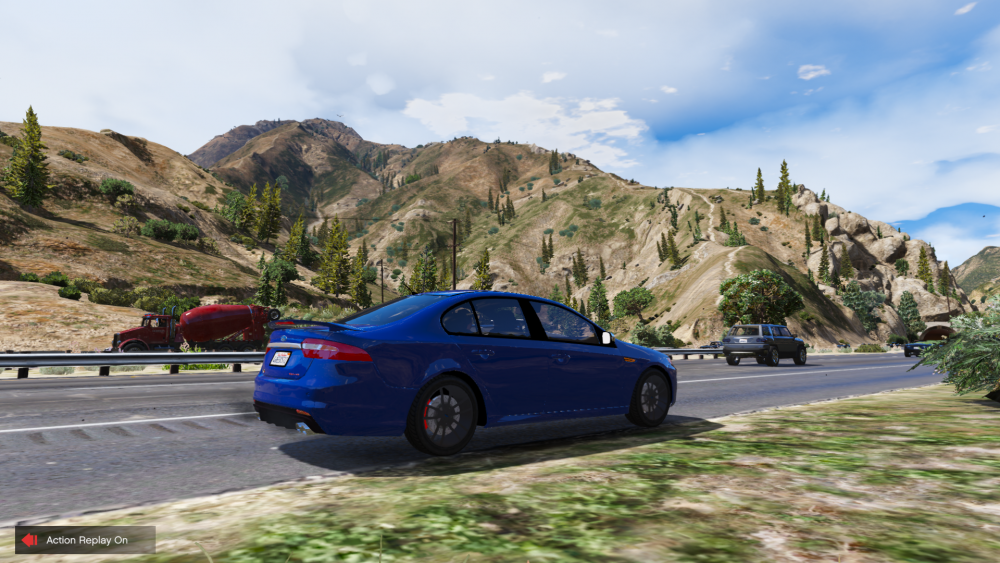This screenshot has height=563, width=1000.
Task: Click the Action Replay On indicator
Action: [x=85, y=540]
